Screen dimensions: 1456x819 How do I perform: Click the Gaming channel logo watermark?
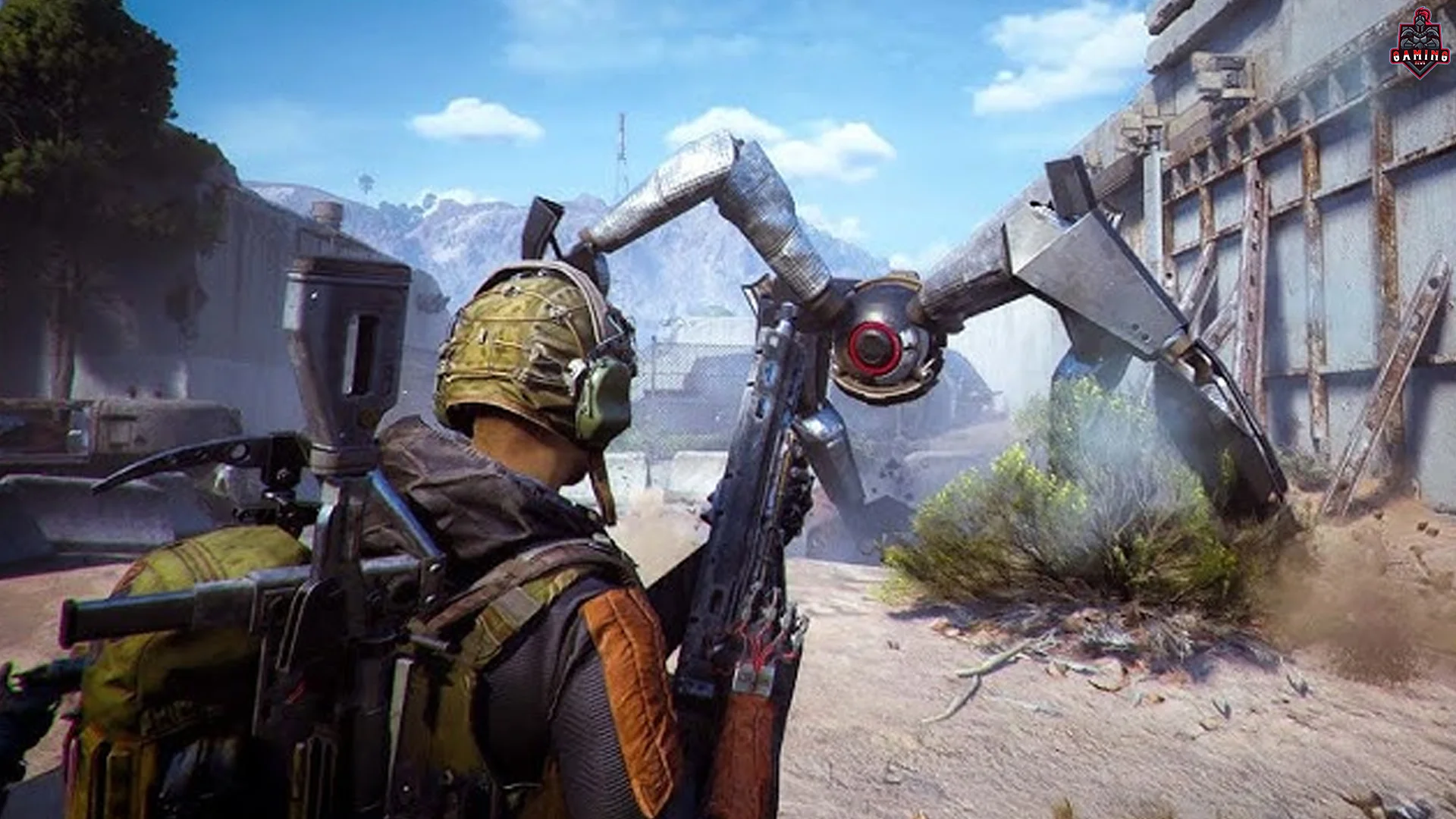tap(1419, 43)
